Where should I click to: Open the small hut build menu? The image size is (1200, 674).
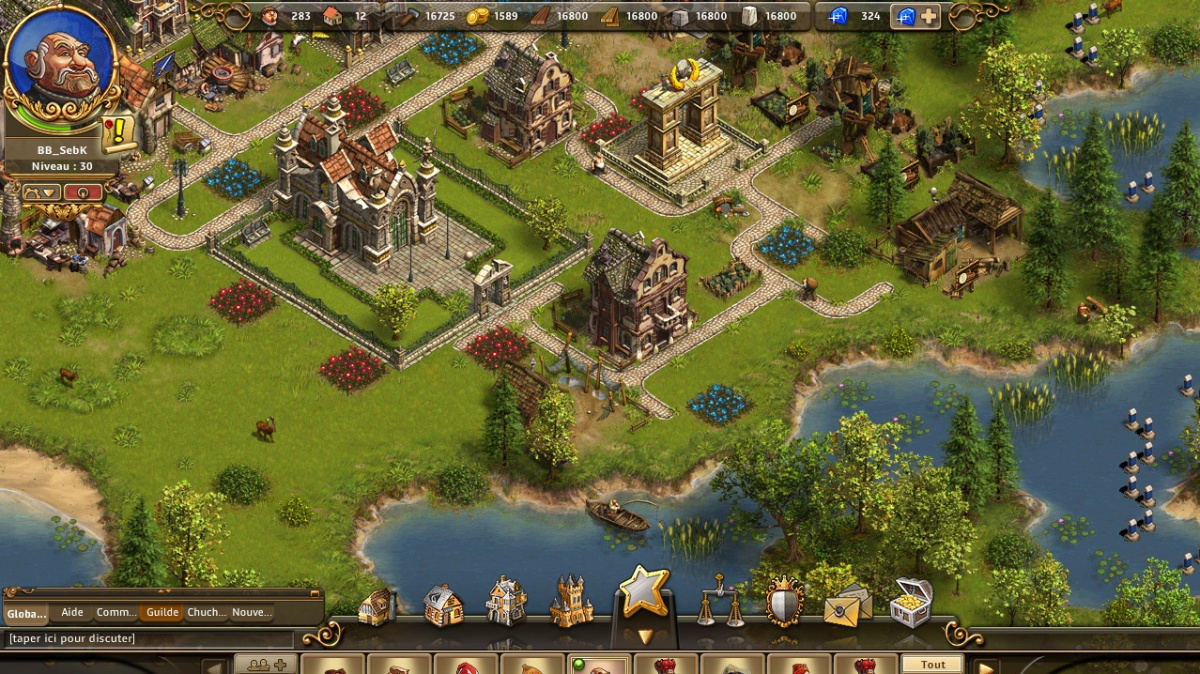(x=376, y=606)
